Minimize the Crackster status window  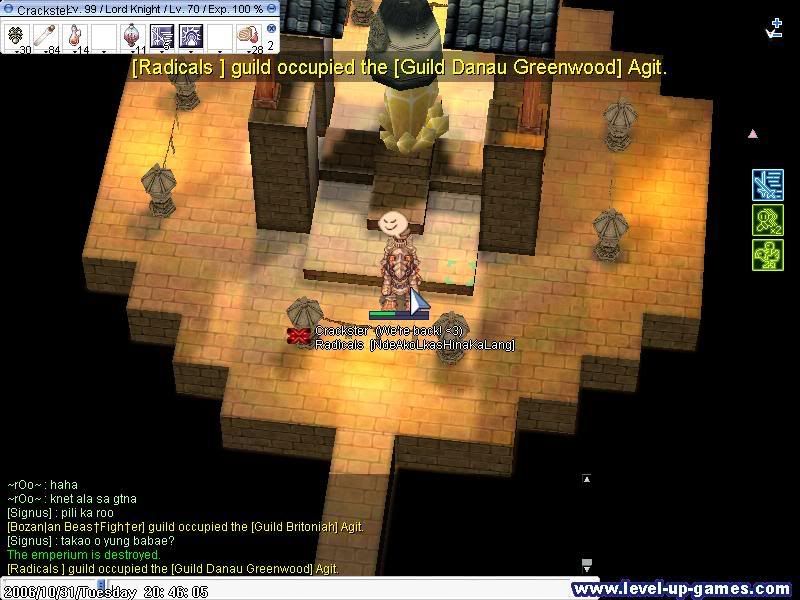(7, 9)
